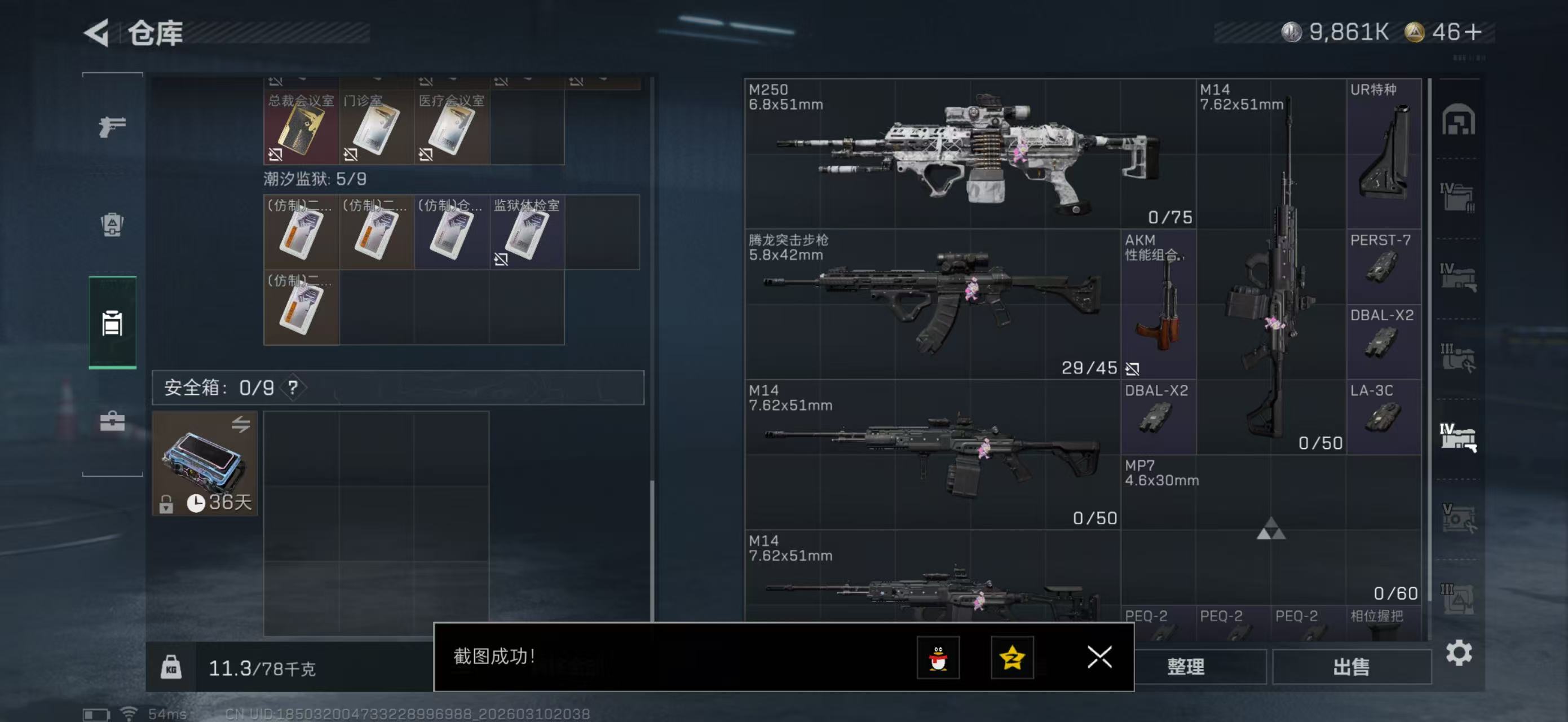Viewport: 1568px width, 722px height.
Task: Choose the 医疗会议室 keycard
Action: point(452,129)
